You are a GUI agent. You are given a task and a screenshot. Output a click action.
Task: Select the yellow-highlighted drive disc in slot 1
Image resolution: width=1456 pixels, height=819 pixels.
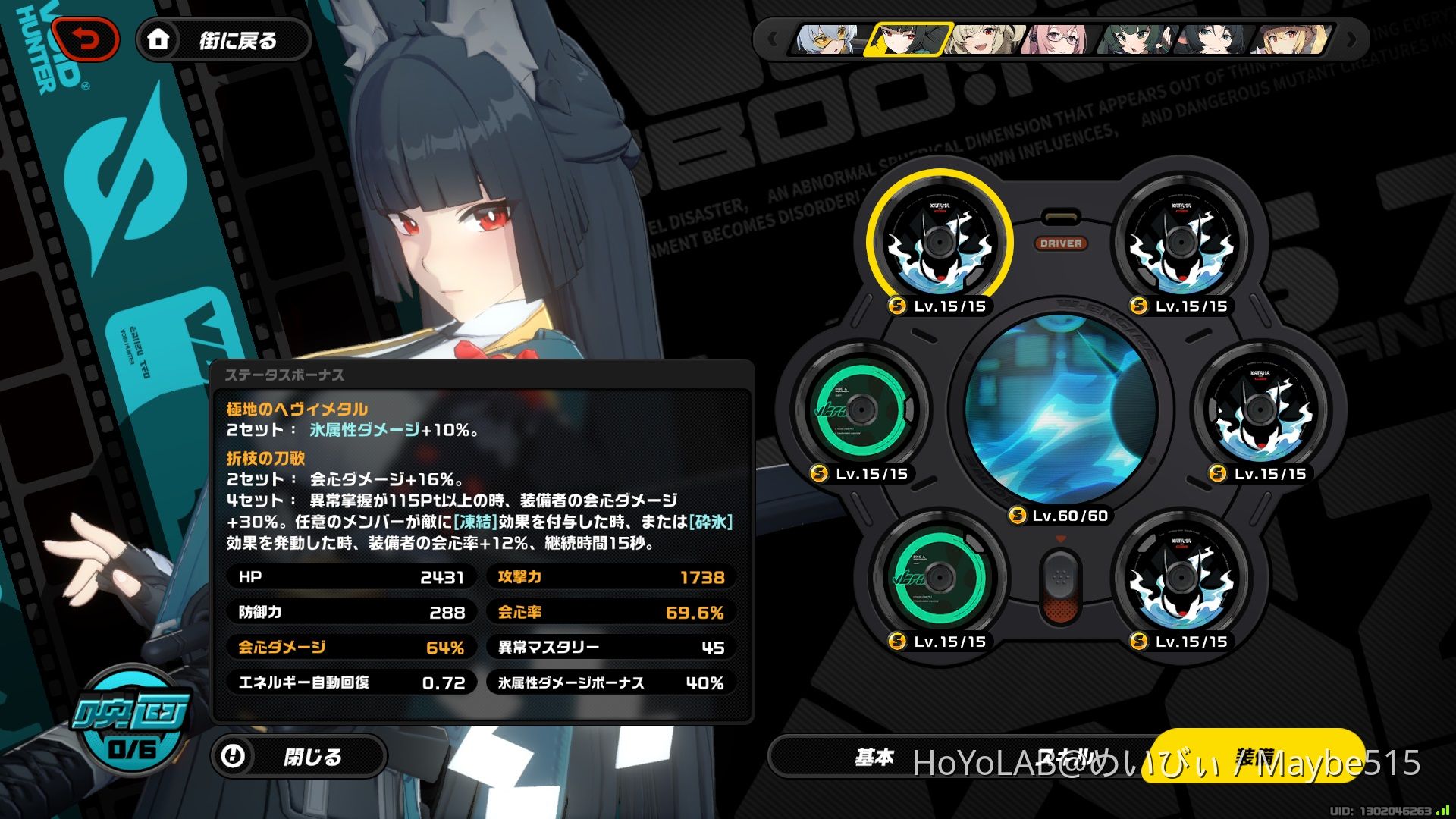[x=940, y=243]
